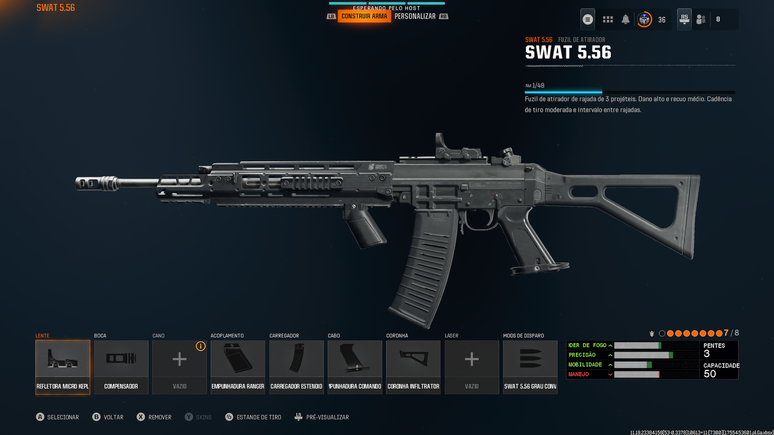Click the square stop icon in top bar
The width and height of the screenshot is (774, 435).
click(588, 19)
